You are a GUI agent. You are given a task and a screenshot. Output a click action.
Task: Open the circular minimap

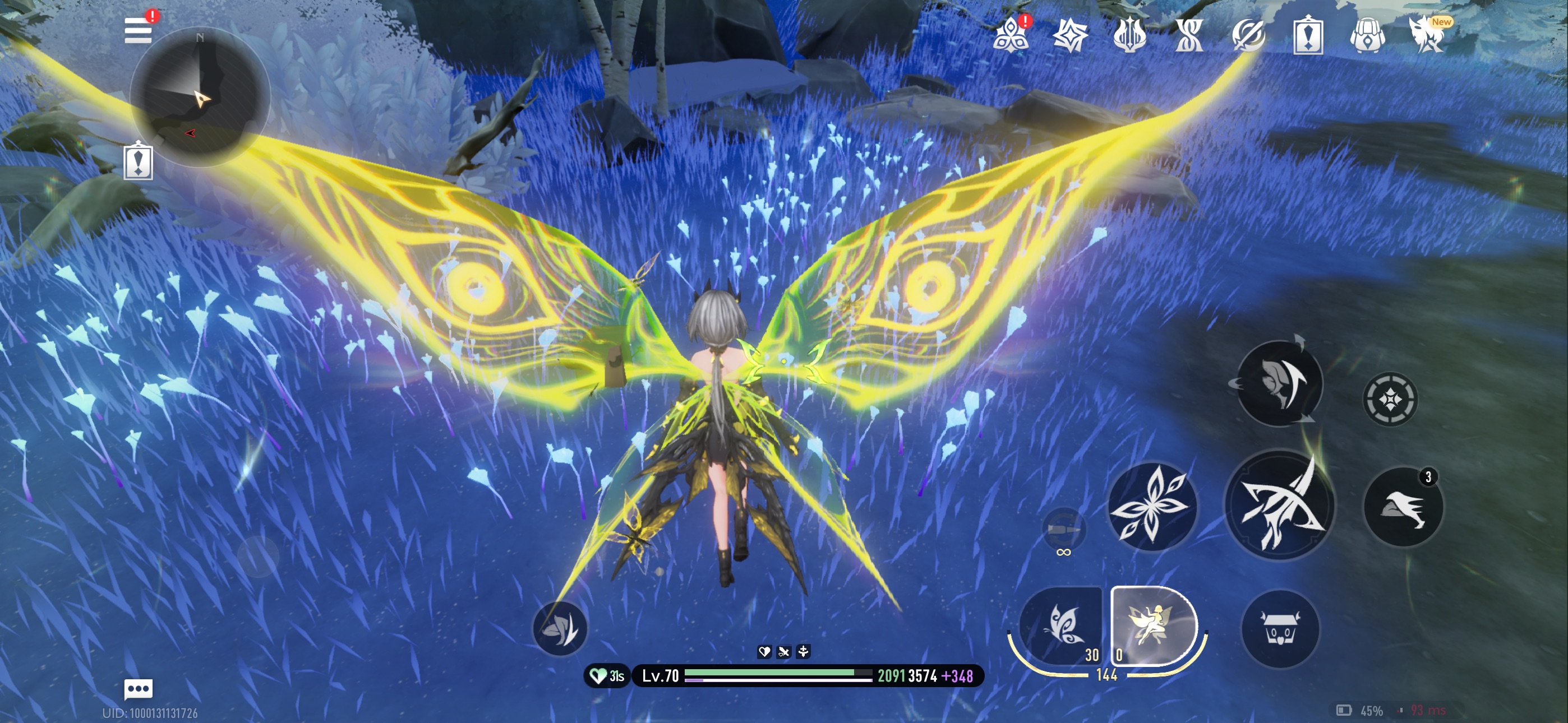(x=200, y=98)
